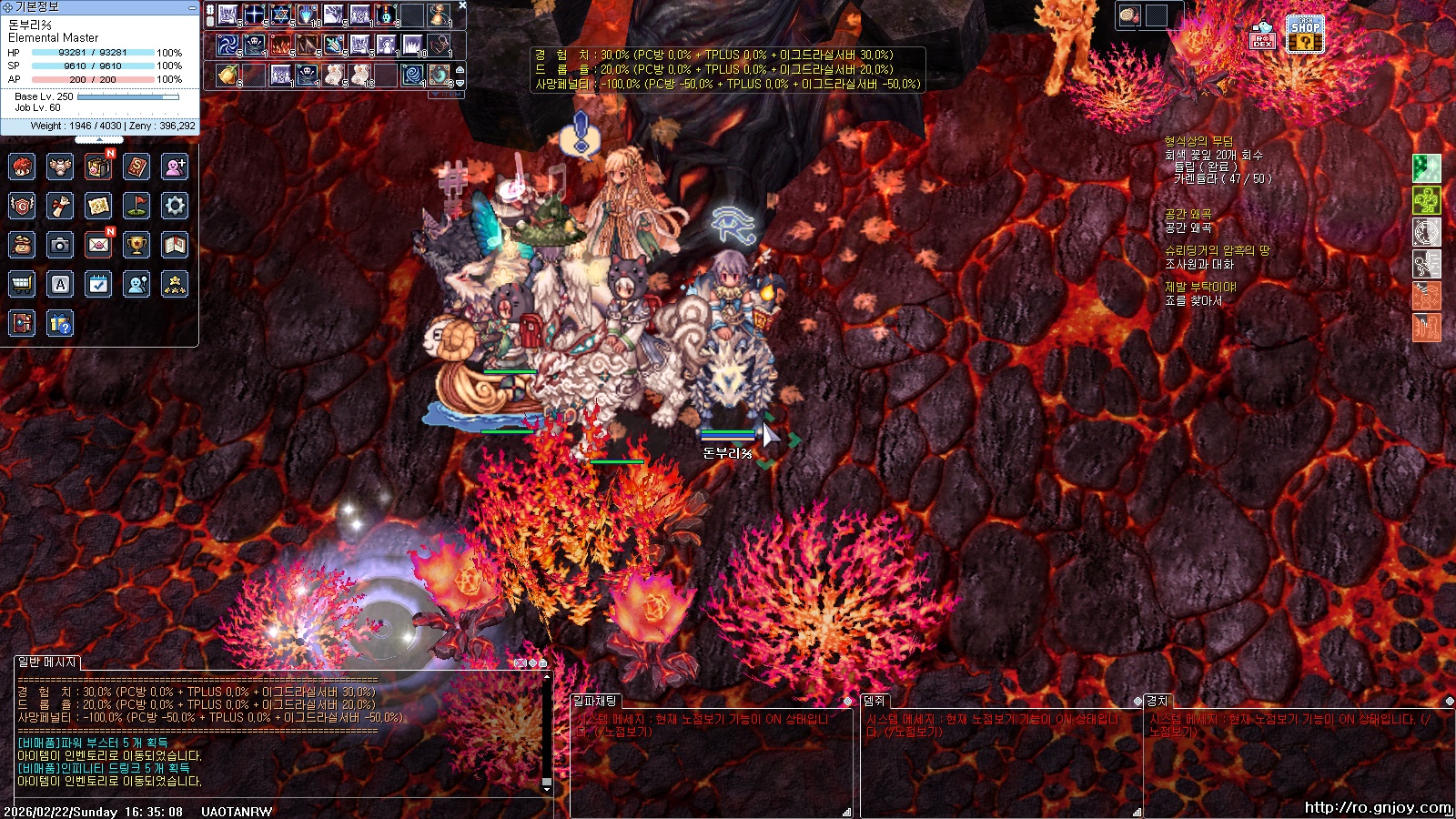
Task: Open the Cash Shop
Action: [x=1305, y=35]
